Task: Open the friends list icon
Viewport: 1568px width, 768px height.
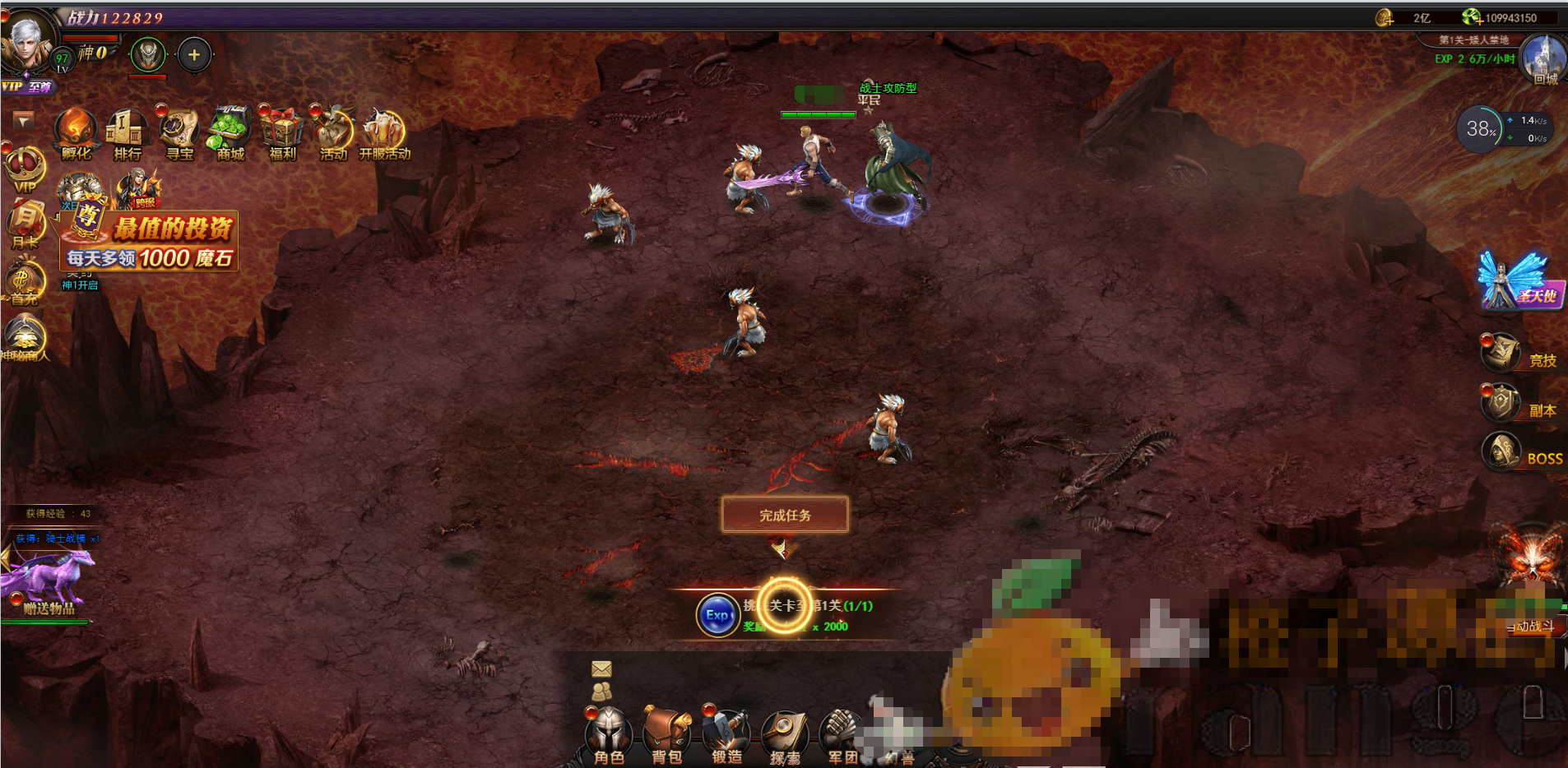Action: pos(601,692)
